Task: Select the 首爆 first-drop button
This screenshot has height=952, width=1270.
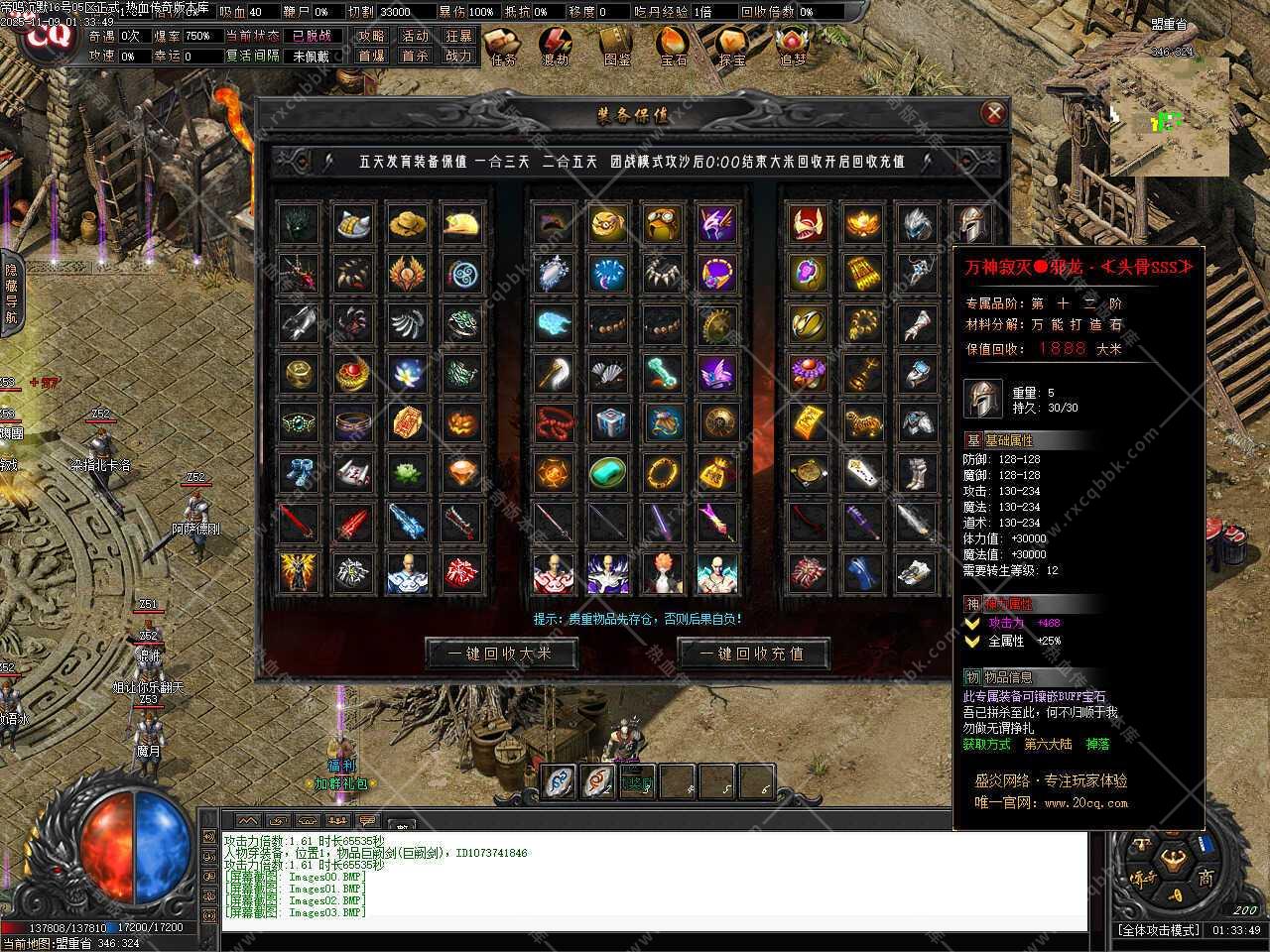Action: tap(371, 57)
